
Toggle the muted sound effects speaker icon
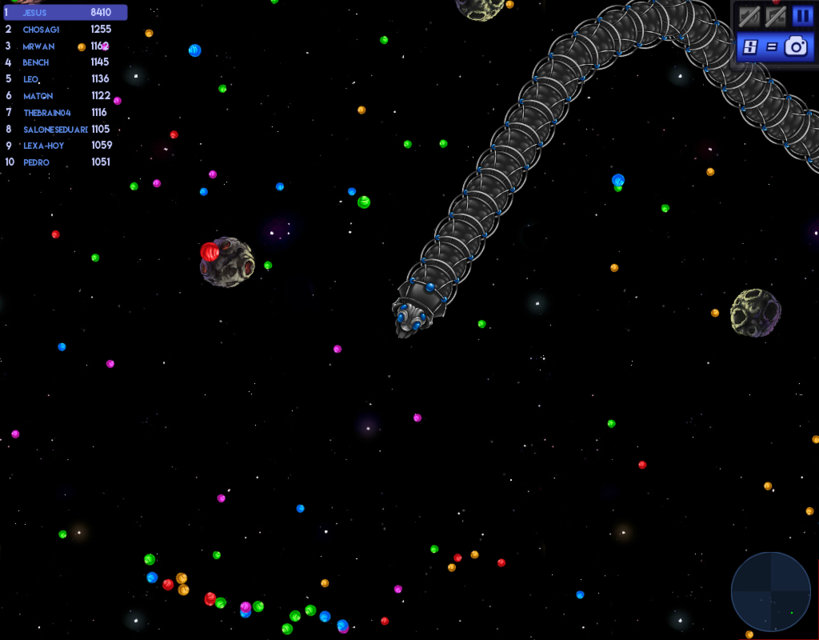[x=749, y=16]
